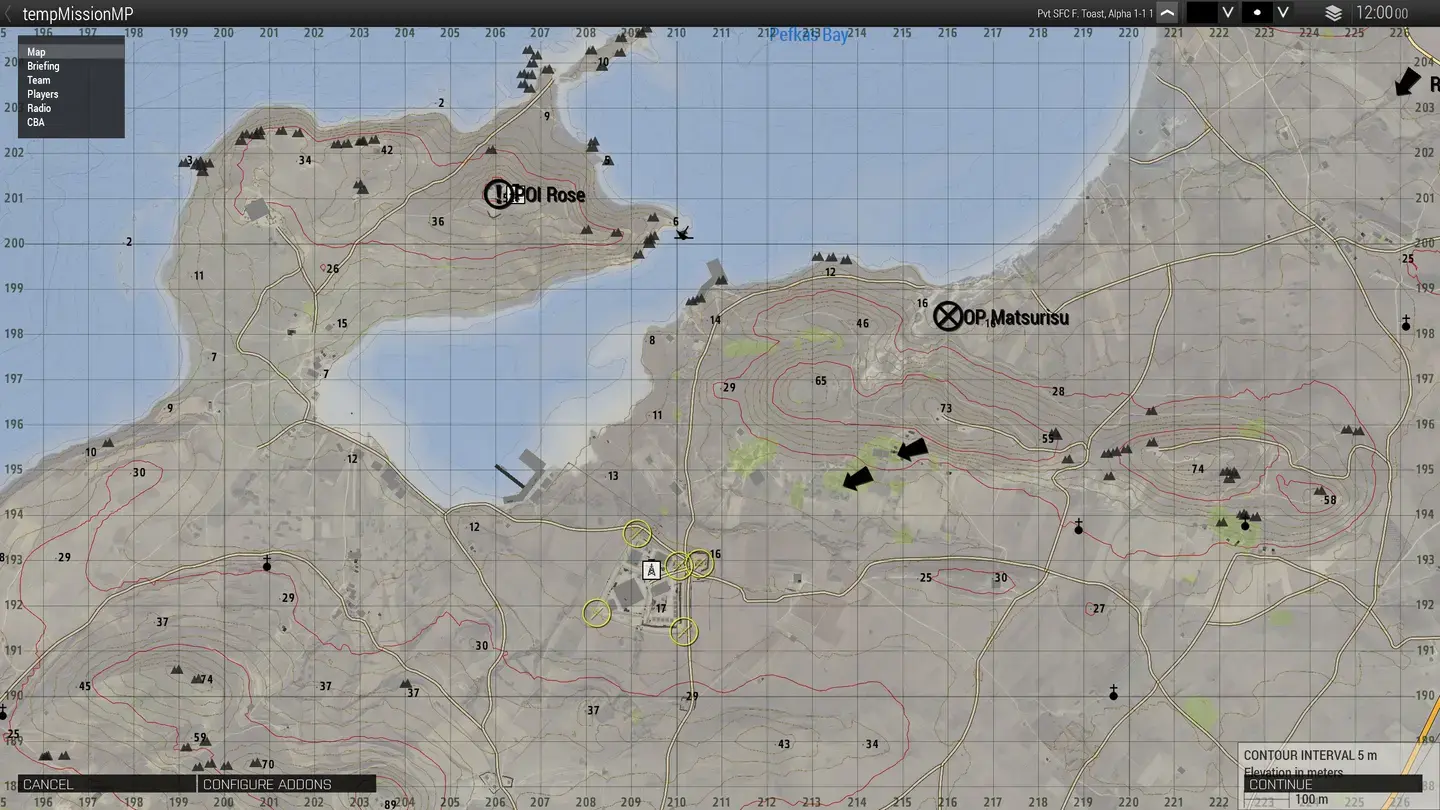Switch to the Briefing menu entry
Screen dimensions: 1440x810
(43, 65)
